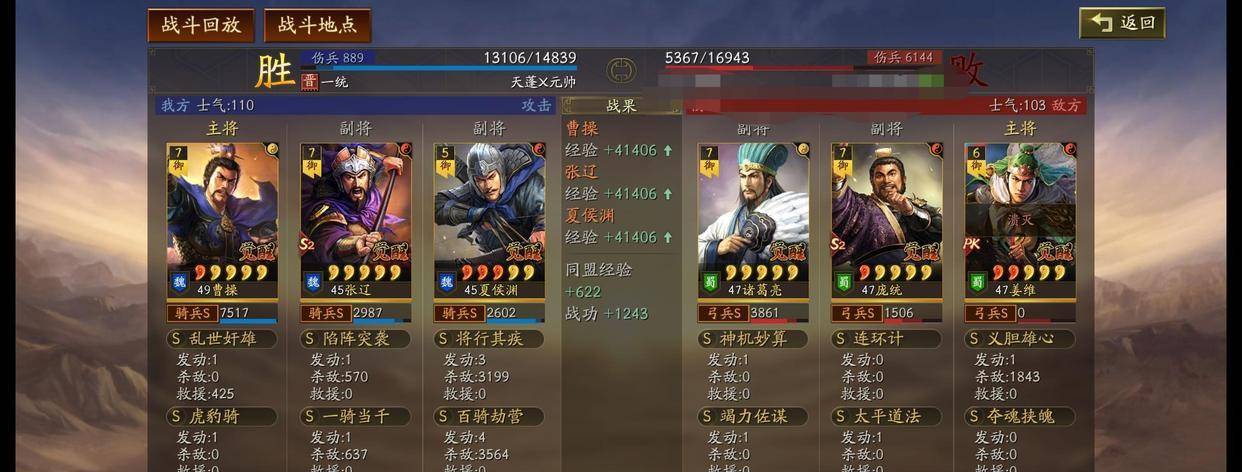The height and width of the screenshot is (472, 1242).
Task: Inspect the 姜维 enemy general card
Action: click(1020, 219)
